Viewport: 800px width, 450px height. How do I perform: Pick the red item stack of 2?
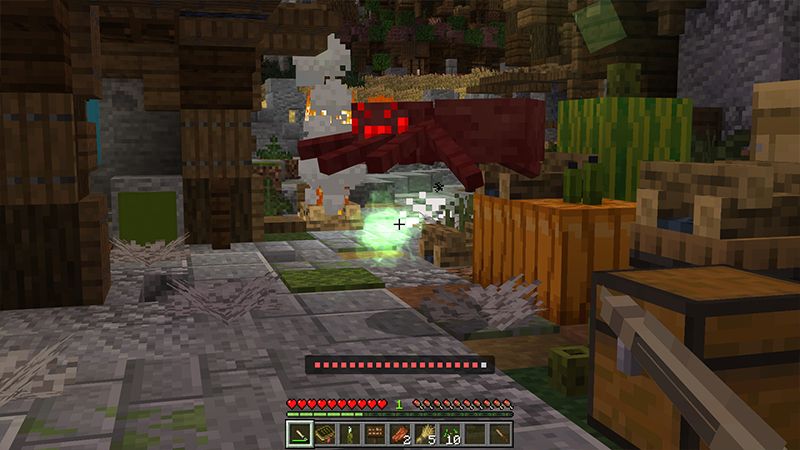399,433
